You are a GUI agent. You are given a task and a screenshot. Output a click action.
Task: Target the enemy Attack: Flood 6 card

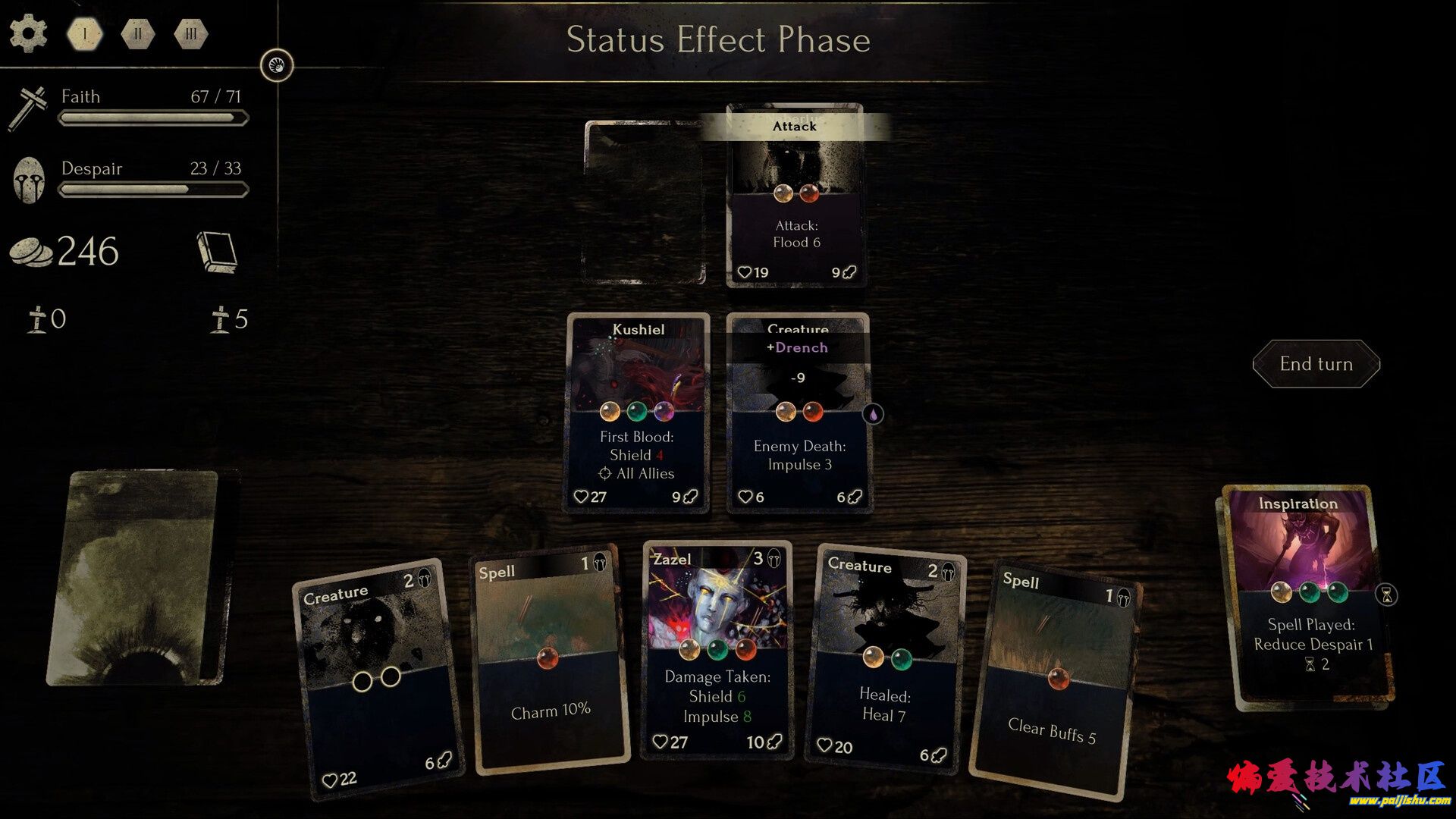pyautogui.click(x=795, y=197)
